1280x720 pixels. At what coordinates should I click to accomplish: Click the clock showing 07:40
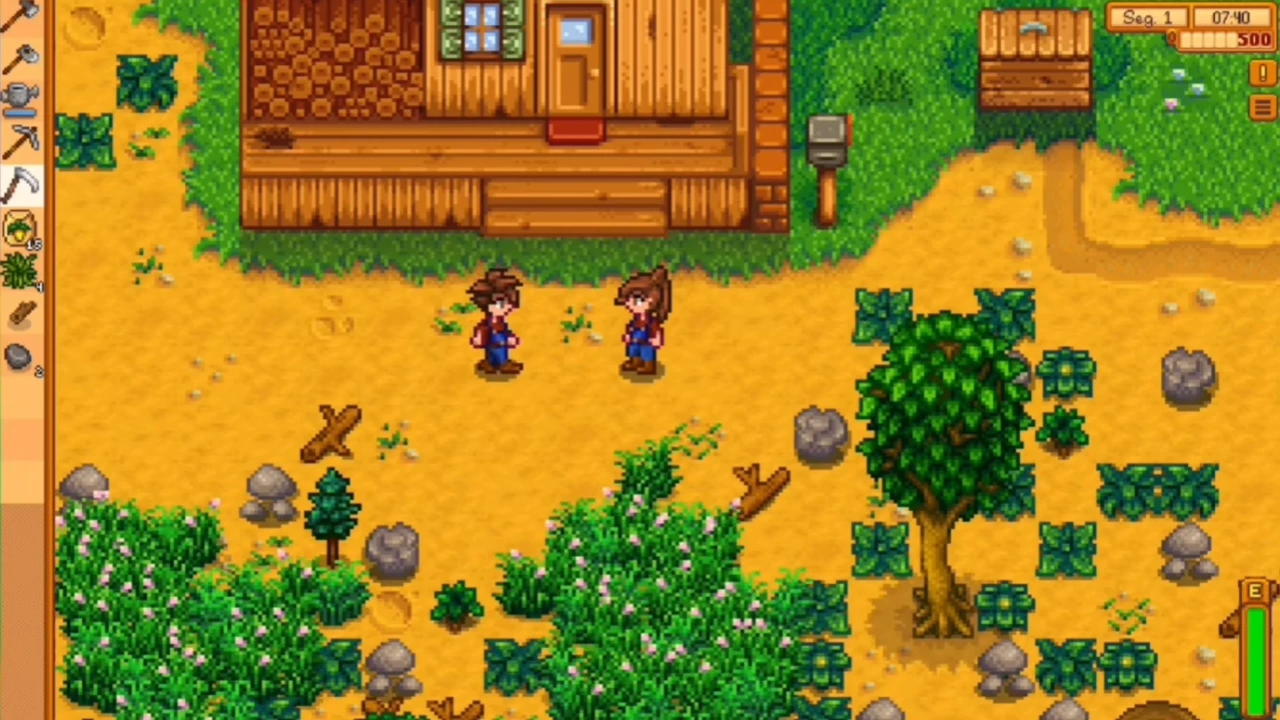tap(1230, 17)
